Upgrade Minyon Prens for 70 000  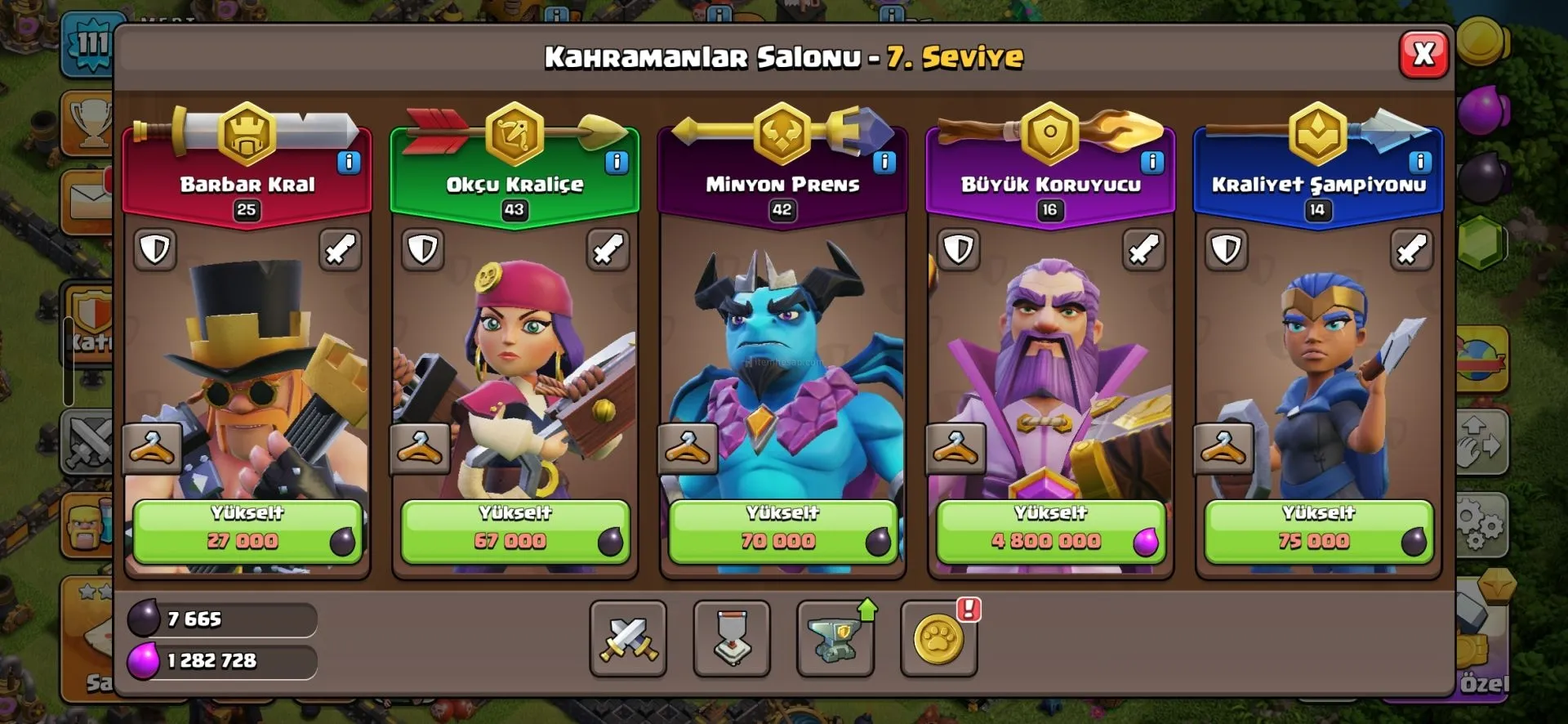coord(782,530)
